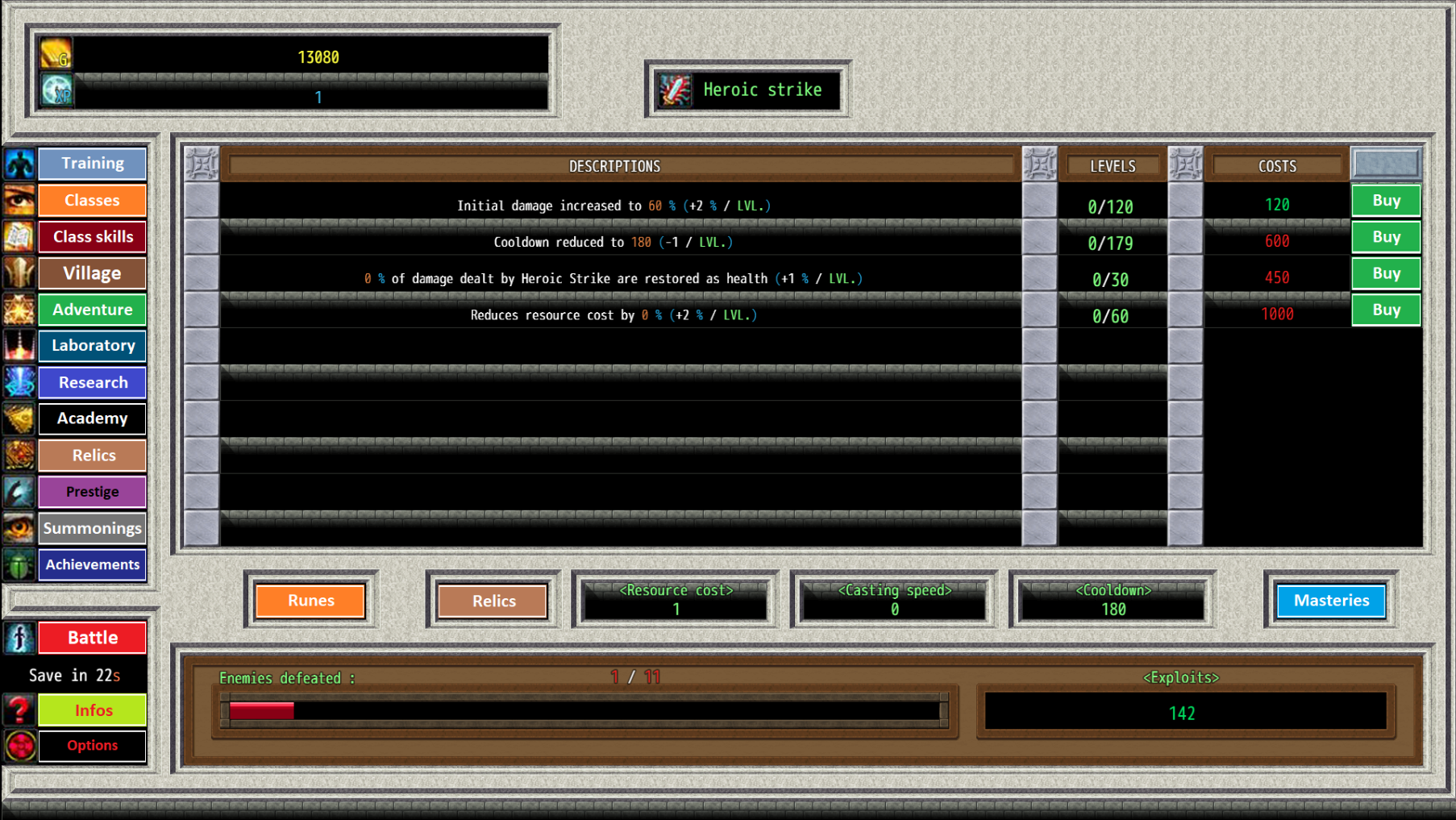Buy the cooldown reduction upgrade
1456x820 pixels.
[x=1385, y=236]
